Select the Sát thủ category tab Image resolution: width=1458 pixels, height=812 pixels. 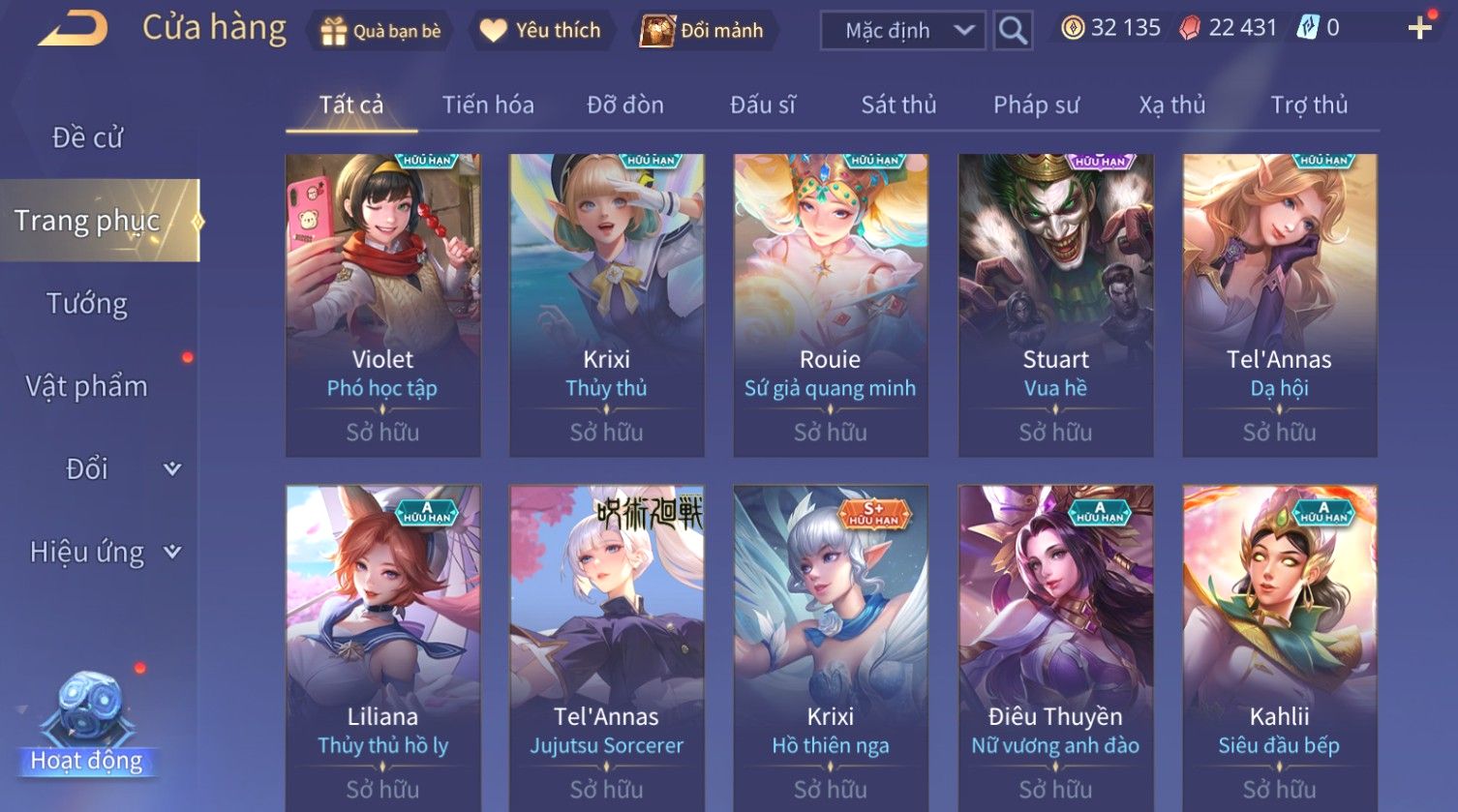coord(898,105)
